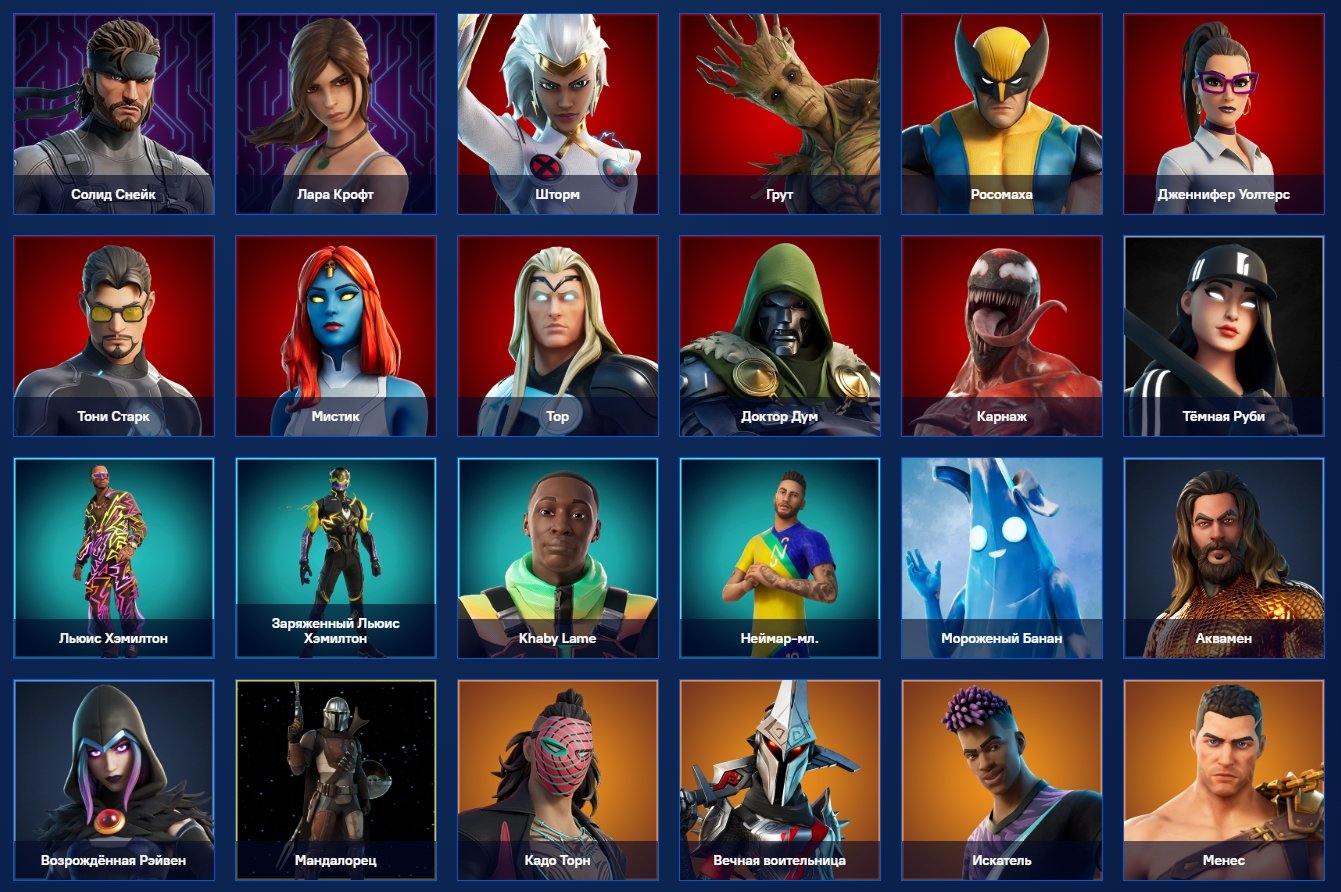The height and width of the screenshot is (892, 1341).
Task: Select the Доктор Дум skin
Action: point(780,333)
